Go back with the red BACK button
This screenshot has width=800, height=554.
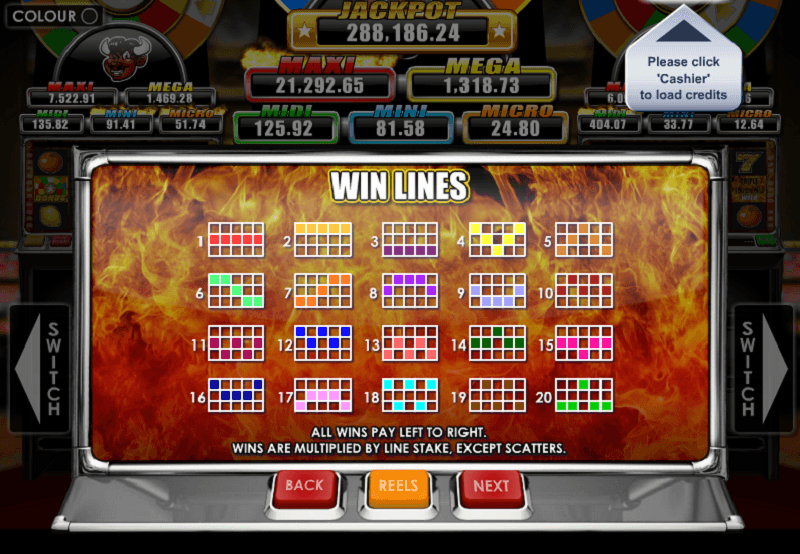(304, 487)
